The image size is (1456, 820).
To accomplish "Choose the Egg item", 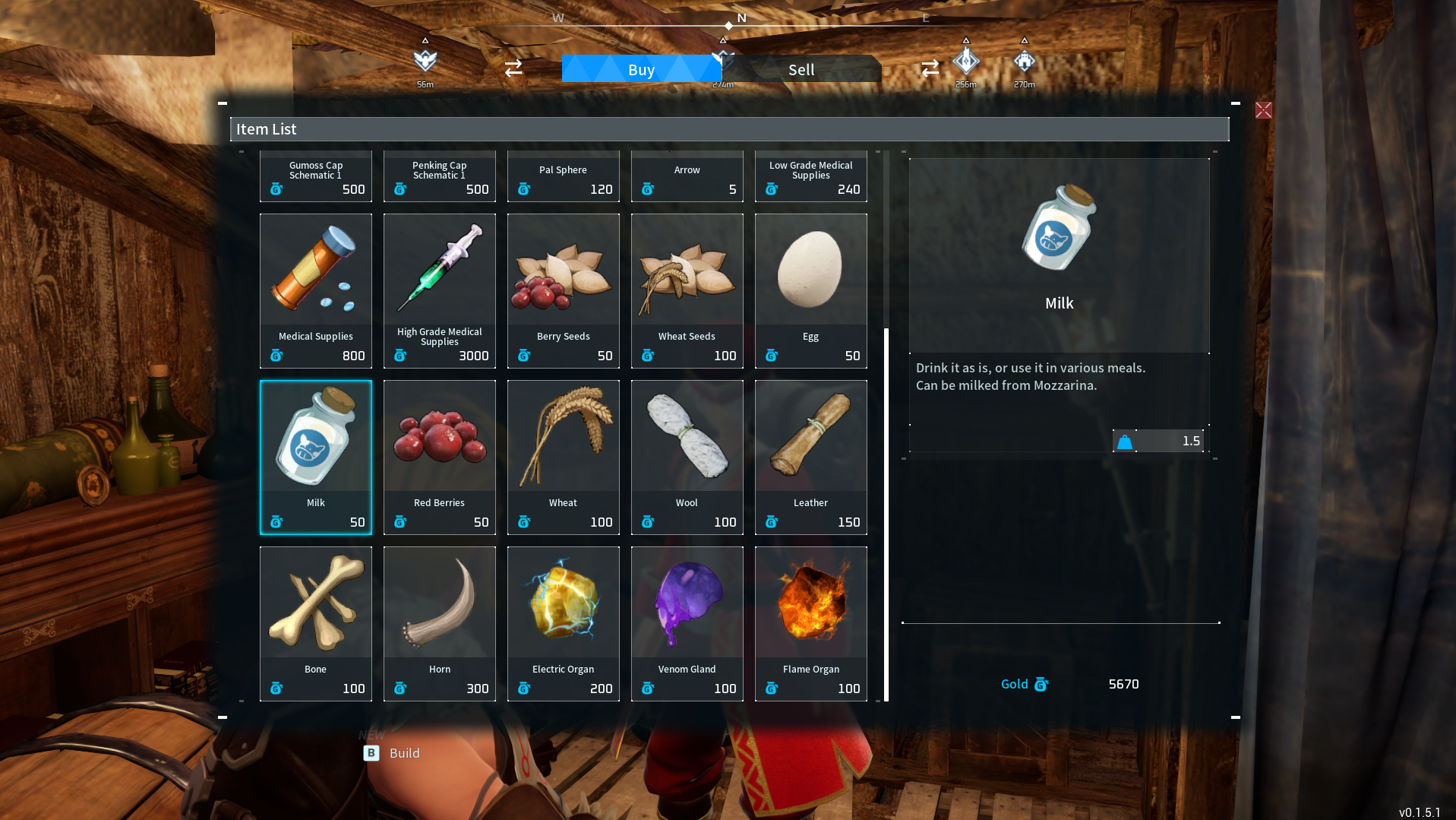I will coord(810,289).
